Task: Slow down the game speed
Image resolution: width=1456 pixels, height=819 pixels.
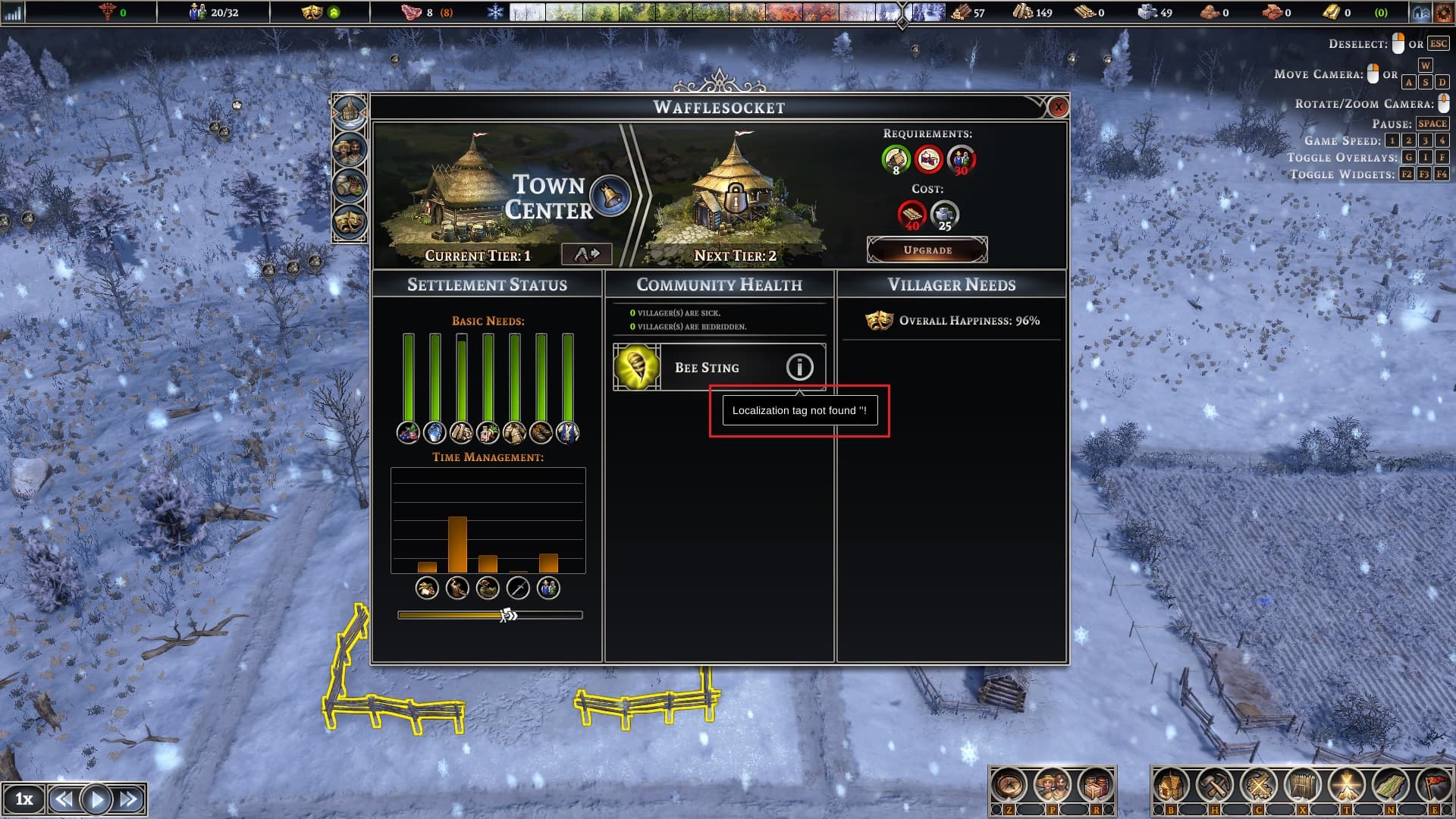Action: [64, 799]
